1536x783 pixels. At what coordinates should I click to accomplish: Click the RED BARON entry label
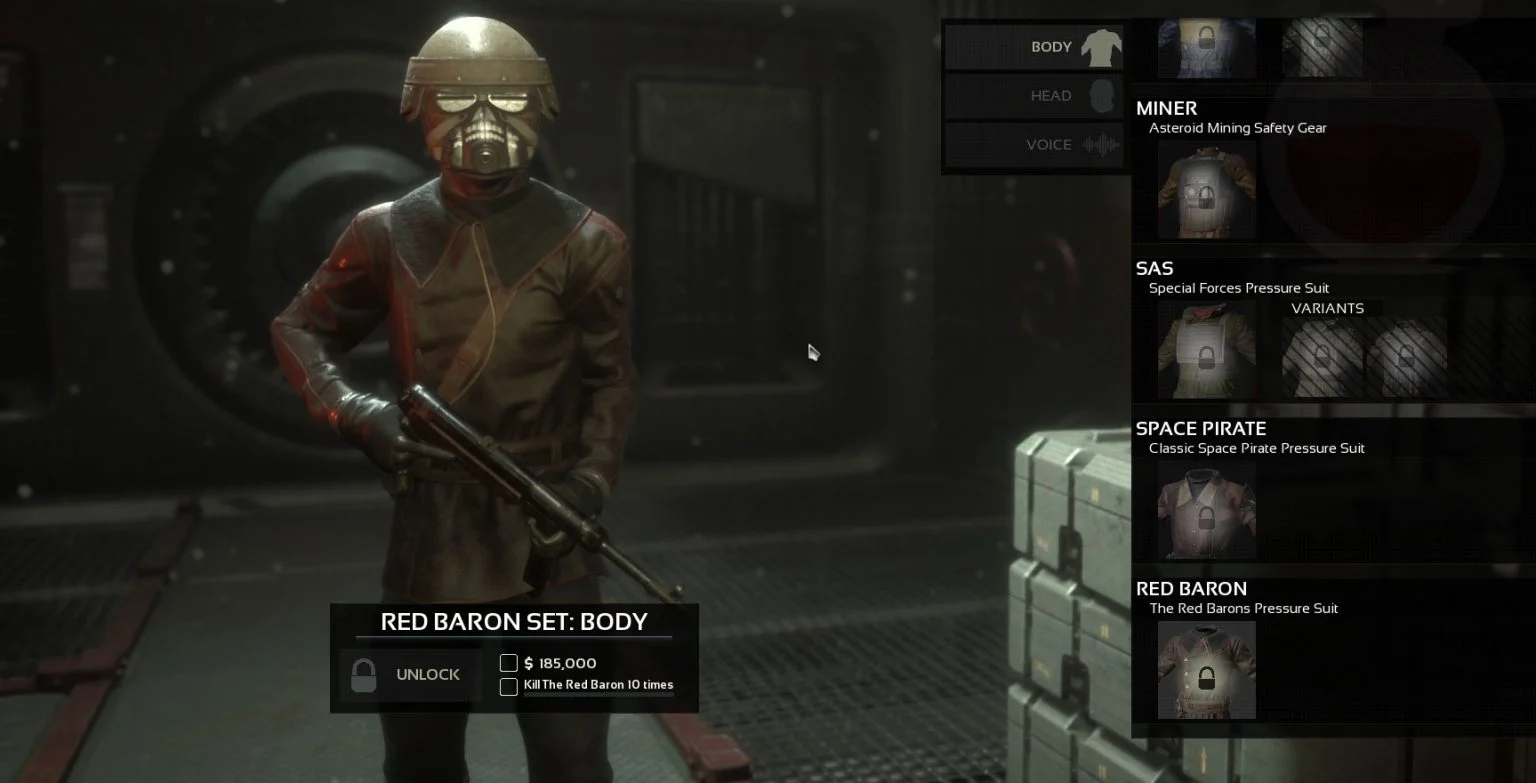click(x=1191, y=588)
